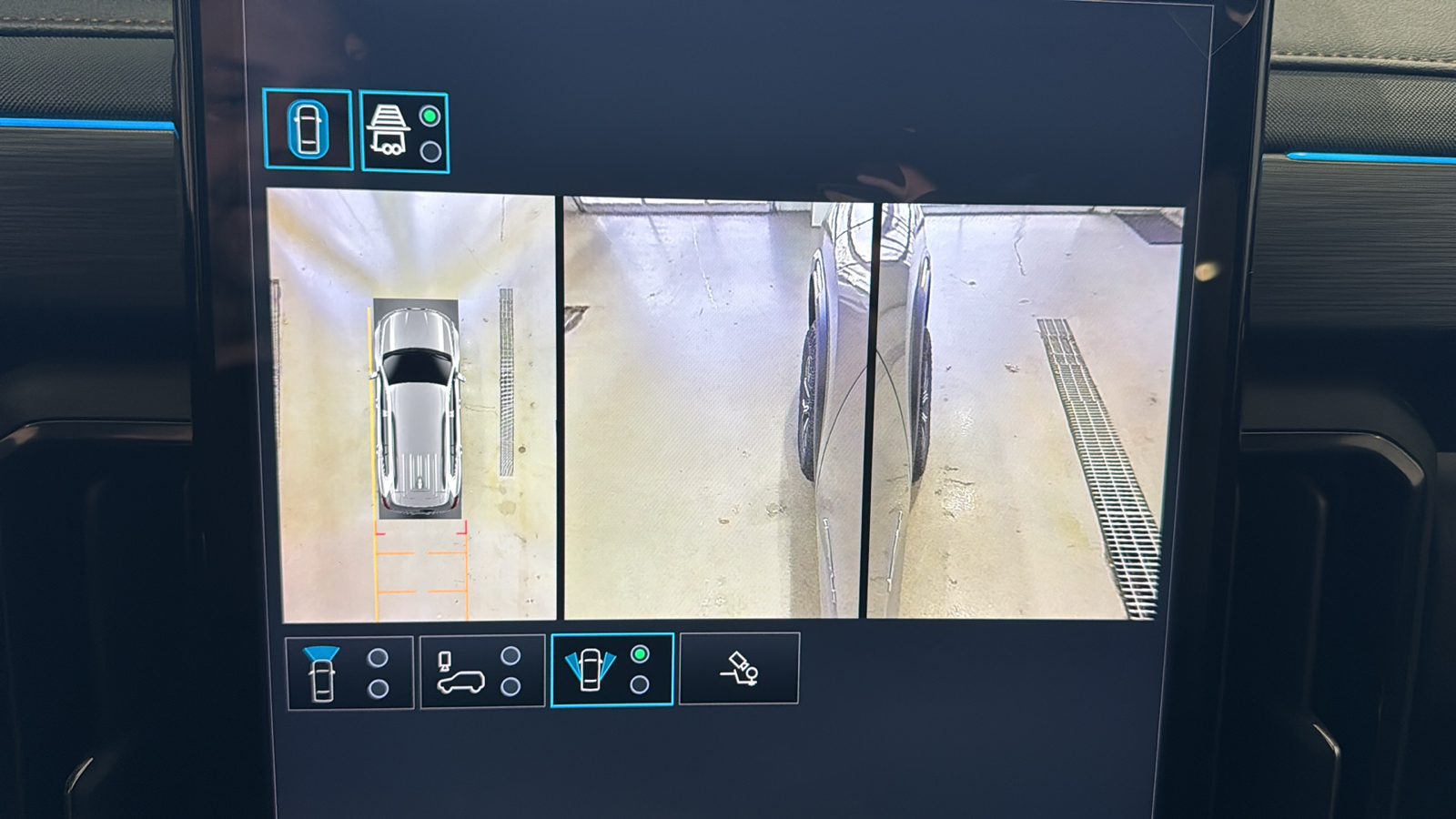Screen dimensions: 1456x819
Task: Switch to the trailer camera view
Action: point(404,132)
